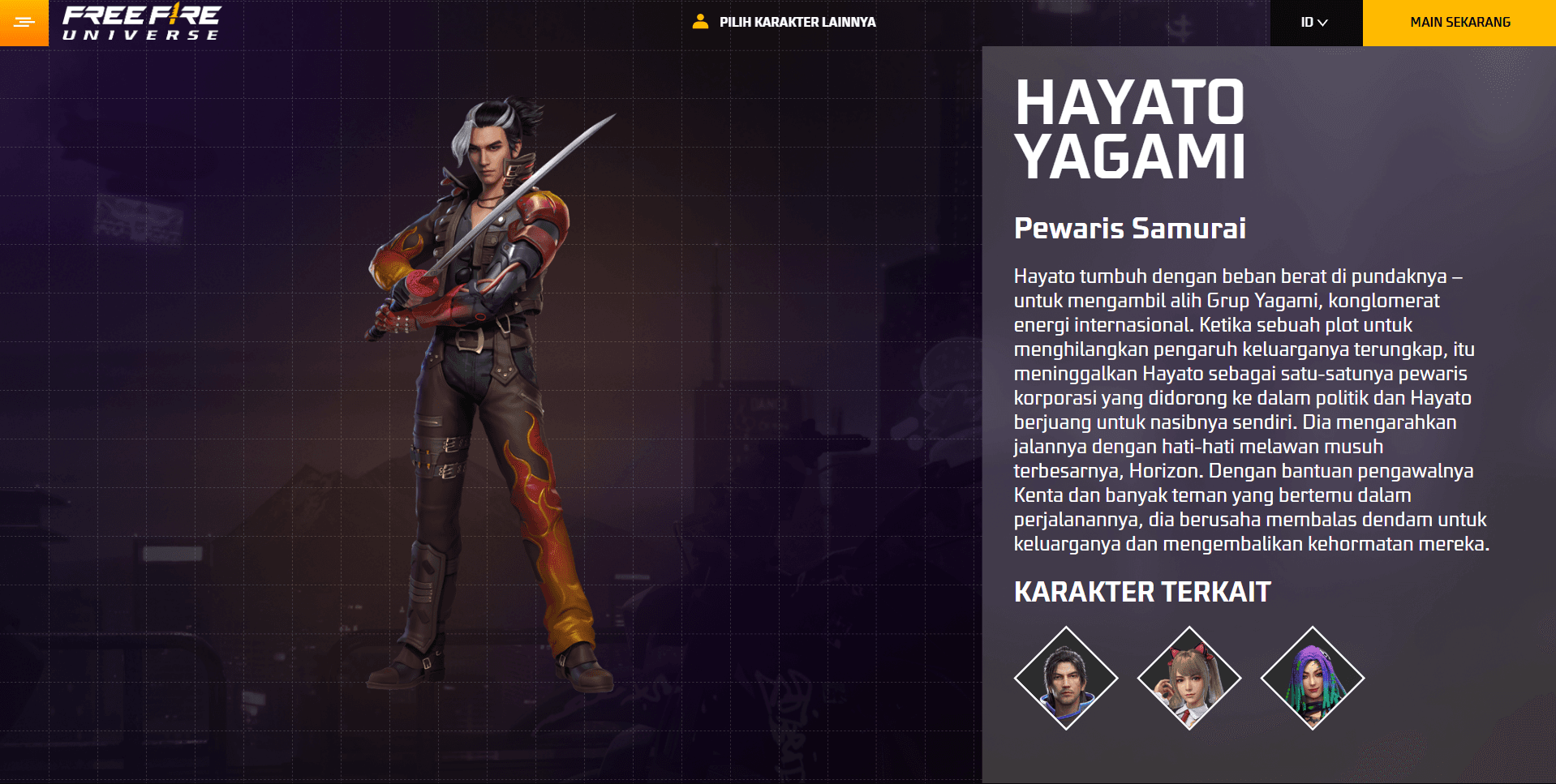Click the UNIVERSE text in the logo
The width and height of the screenshot is (1556, 784).
click(142, 34)
